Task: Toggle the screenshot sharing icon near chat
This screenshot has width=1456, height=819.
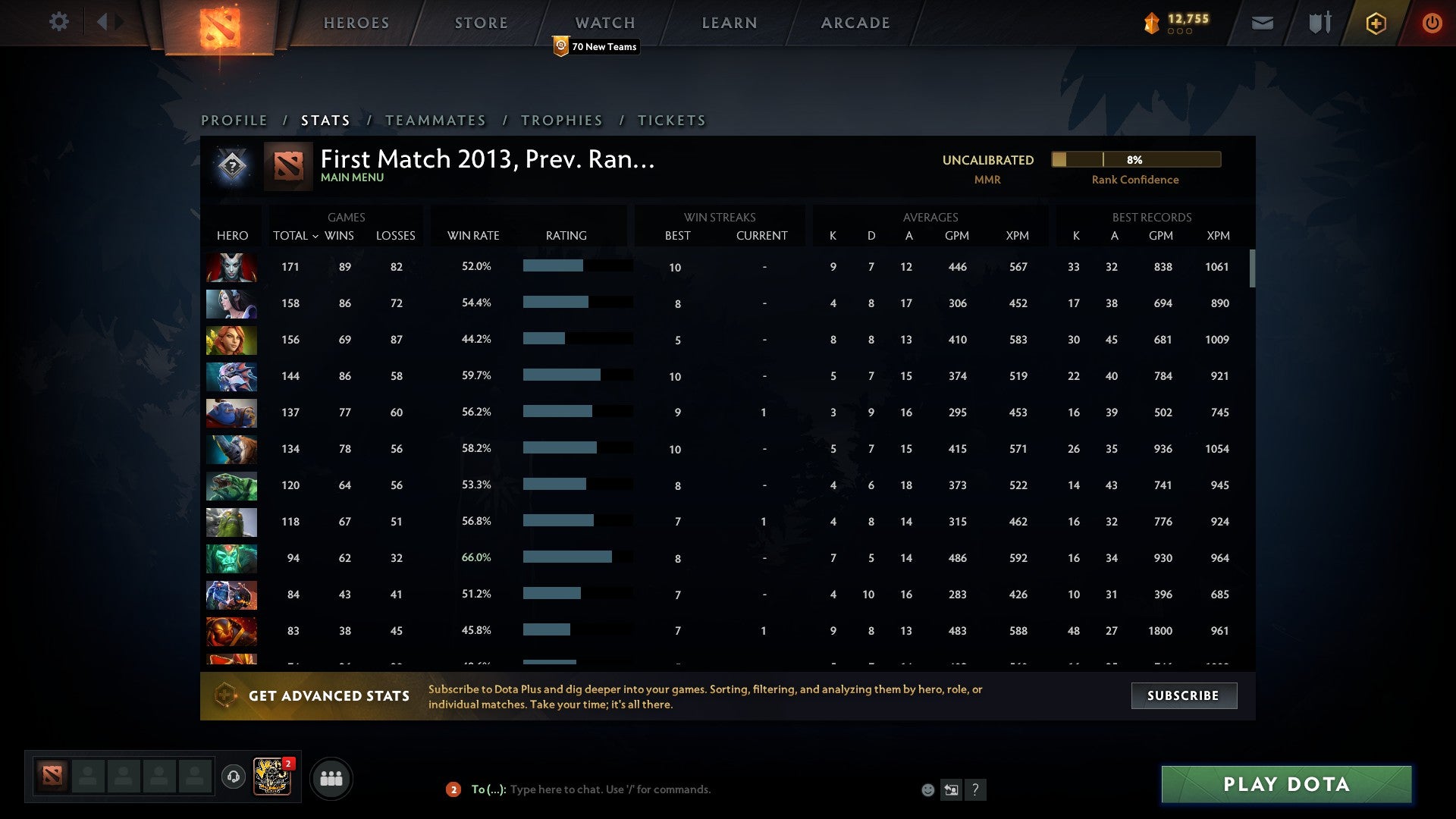Action: tap(951, 789)
